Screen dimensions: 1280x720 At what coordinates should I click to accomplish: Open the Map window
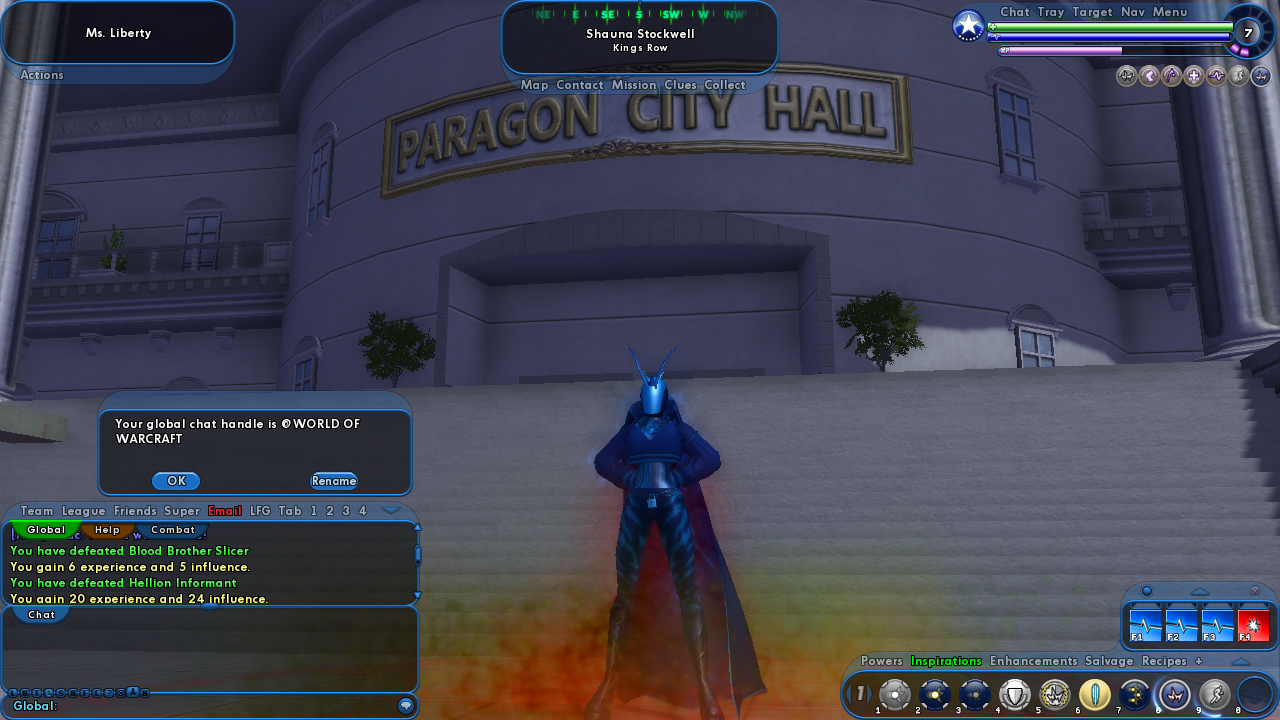(x=535, y=85)
